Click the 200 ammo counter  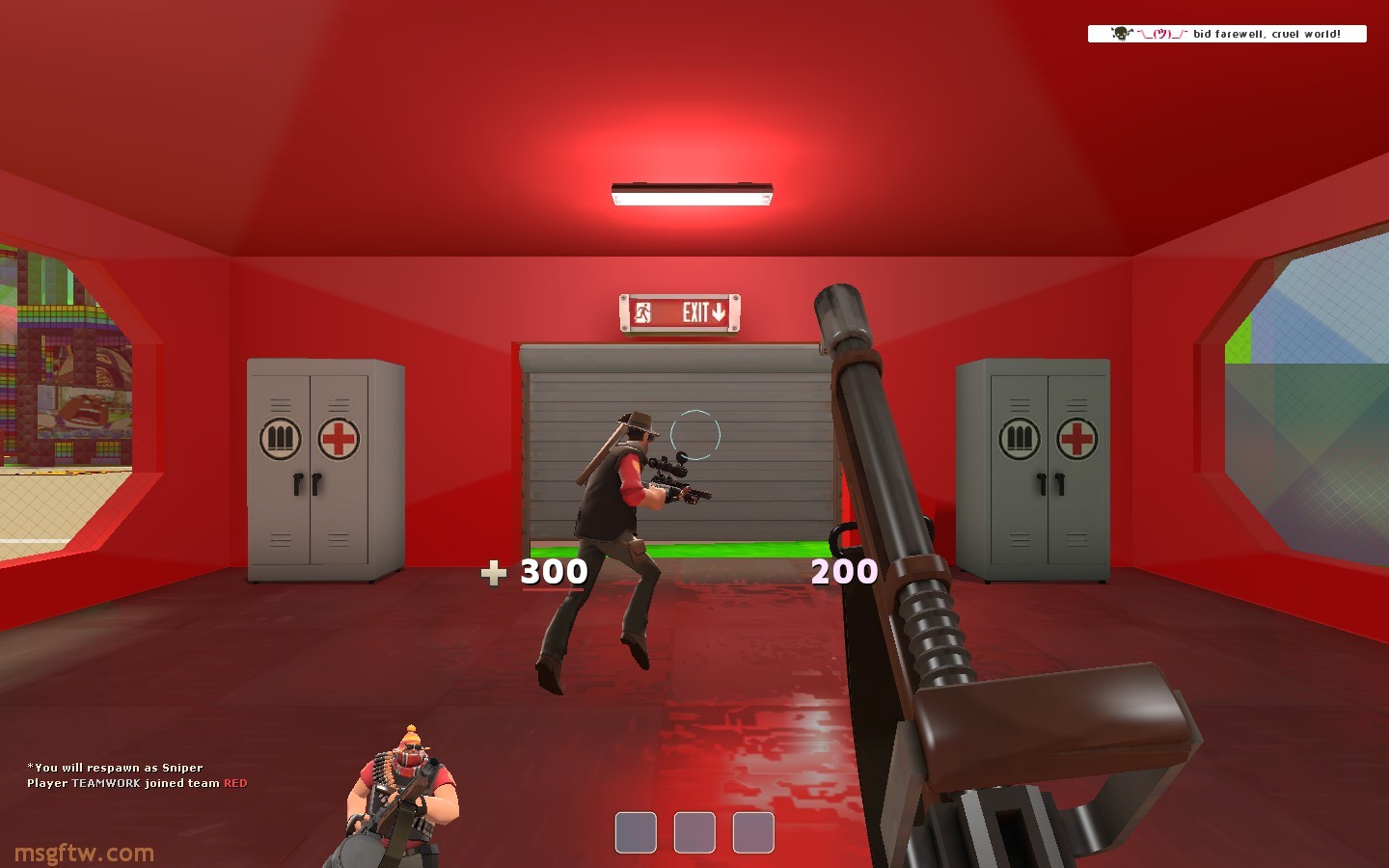coord(843,571)
